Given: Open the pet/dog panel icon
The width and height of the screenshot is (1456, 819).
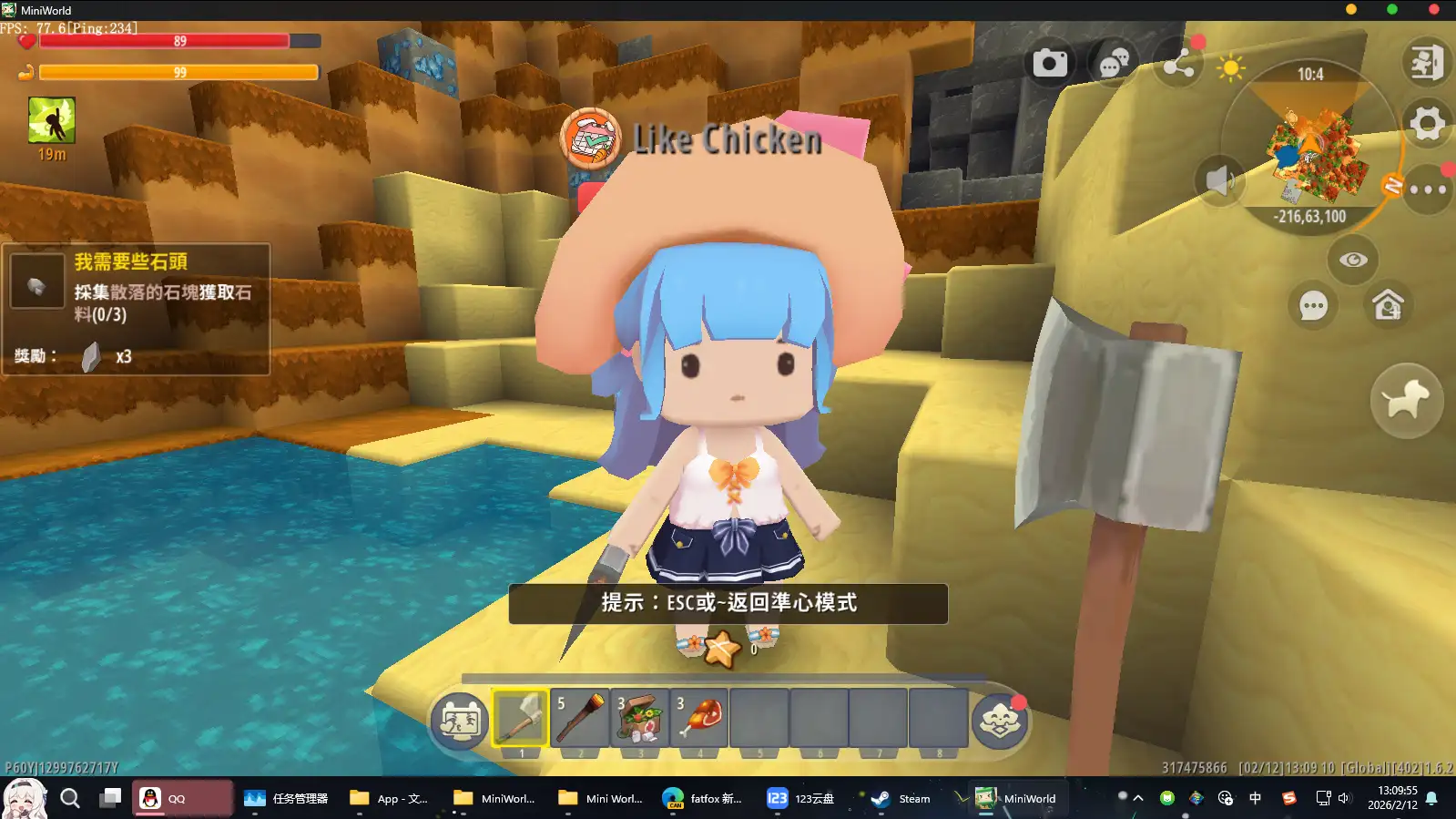Looking at the screenshot, I should 1407,401.
